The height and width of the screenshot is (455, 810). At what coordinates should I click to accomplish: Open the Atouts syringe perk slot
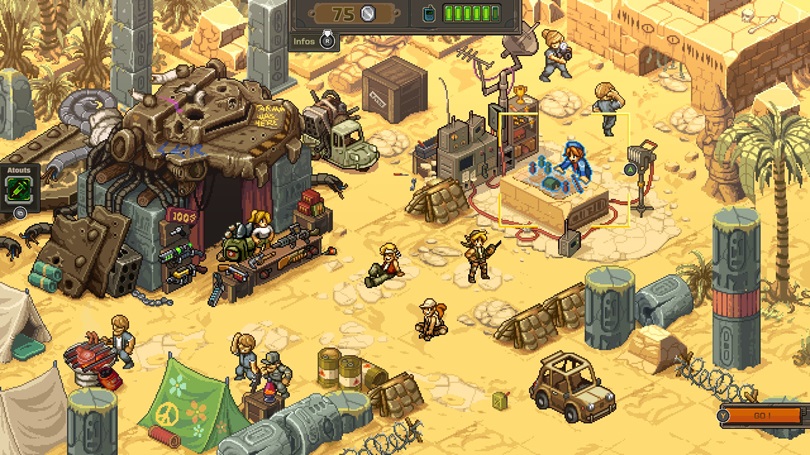pos(19,192)
